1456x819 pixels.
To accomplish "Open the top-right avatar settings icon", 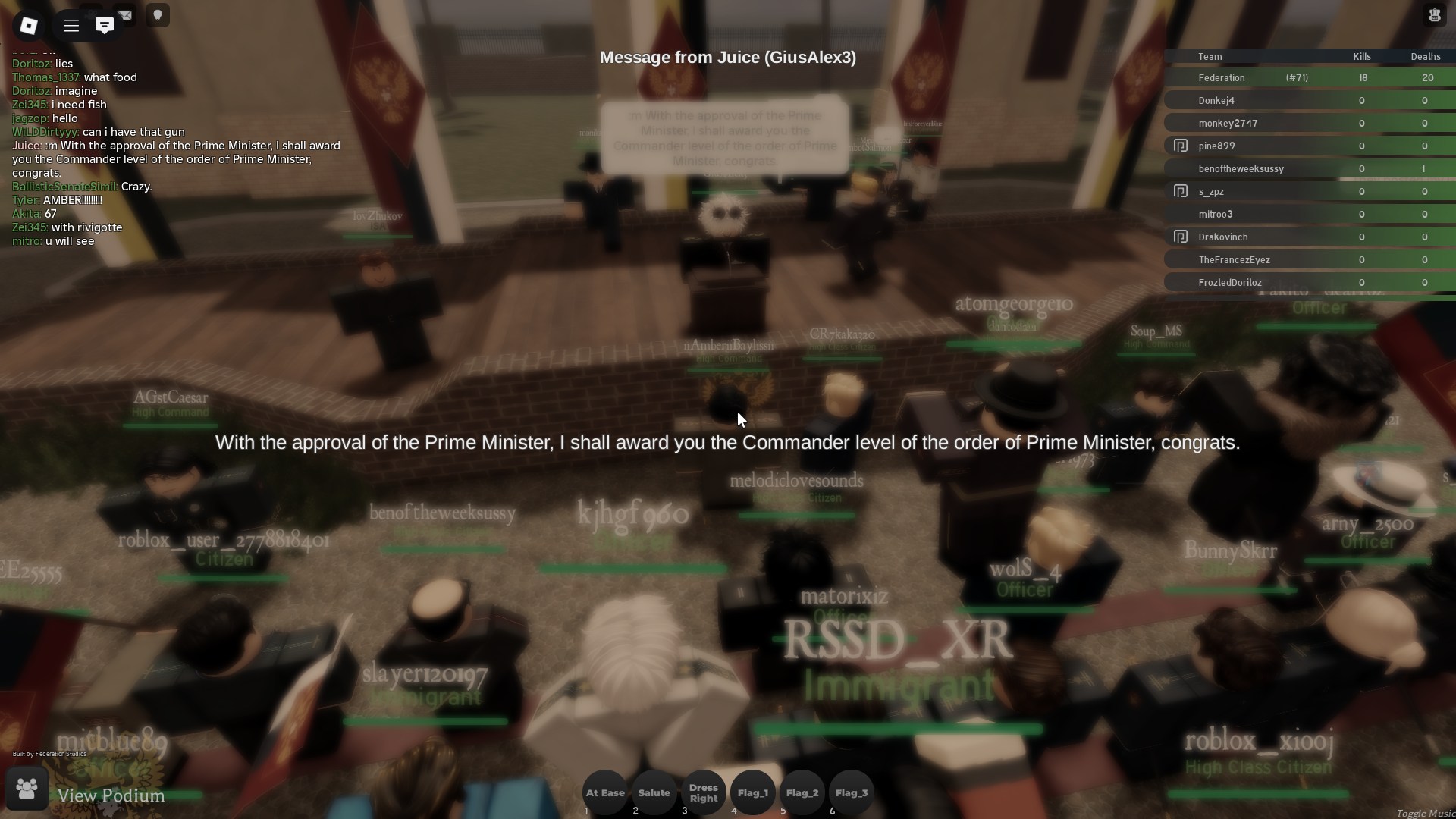I will (1434, 16).
